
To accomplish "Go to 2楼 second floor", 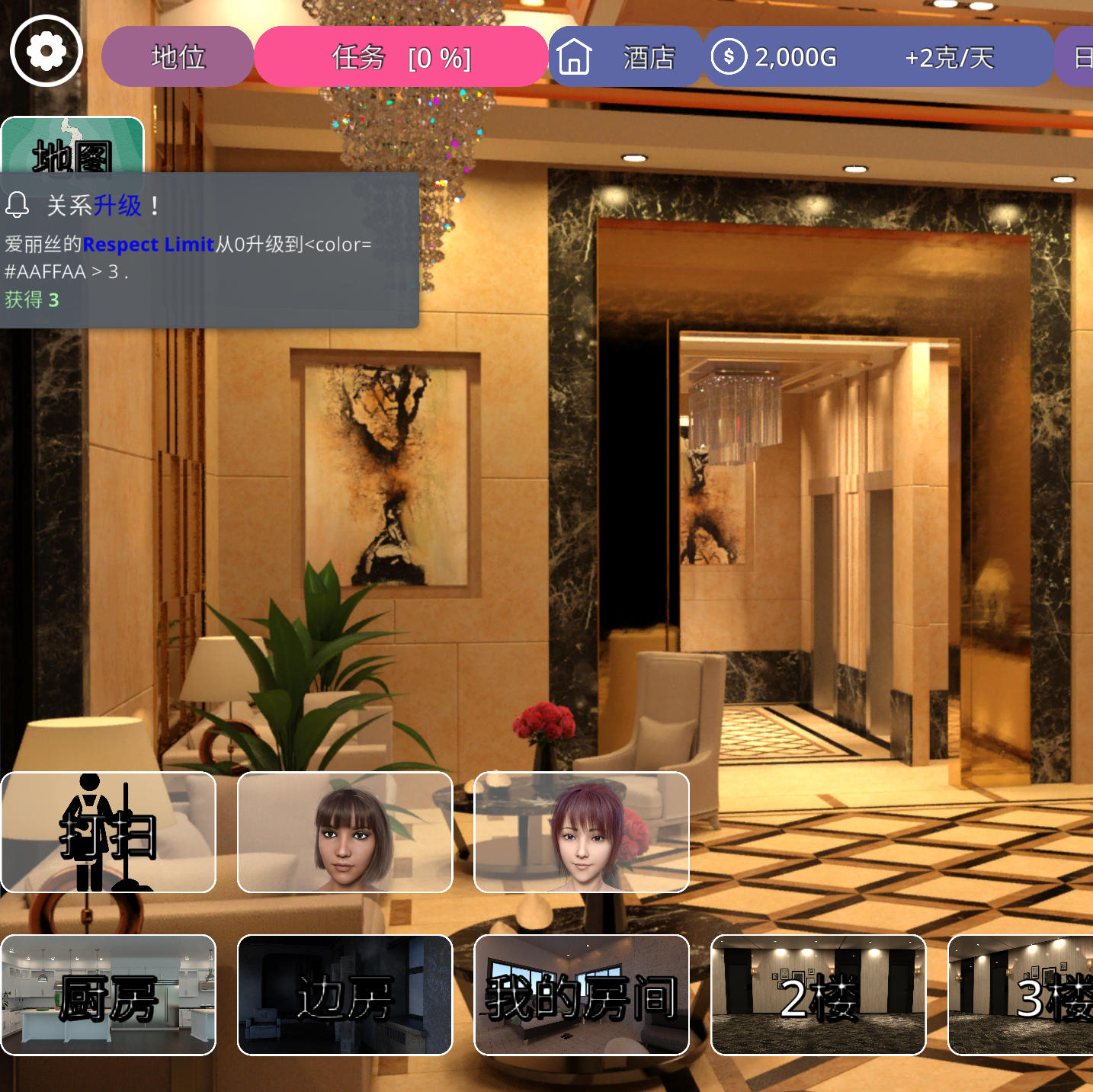I will (819, 996).
